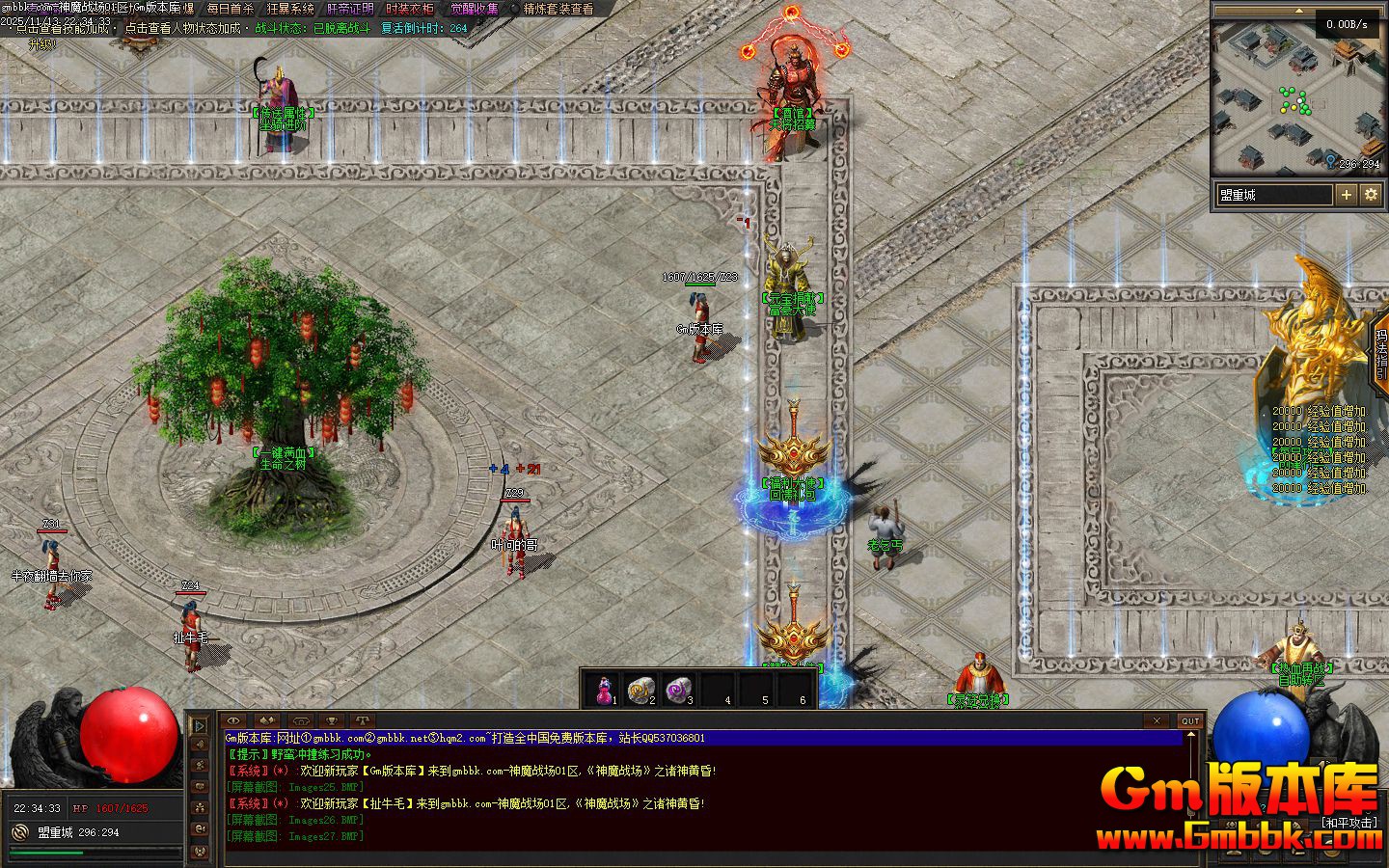The height and width of the screenshot is (868, 1389).
Task: Open the 每日首杀 menu
Action: [x=231, y=9]
